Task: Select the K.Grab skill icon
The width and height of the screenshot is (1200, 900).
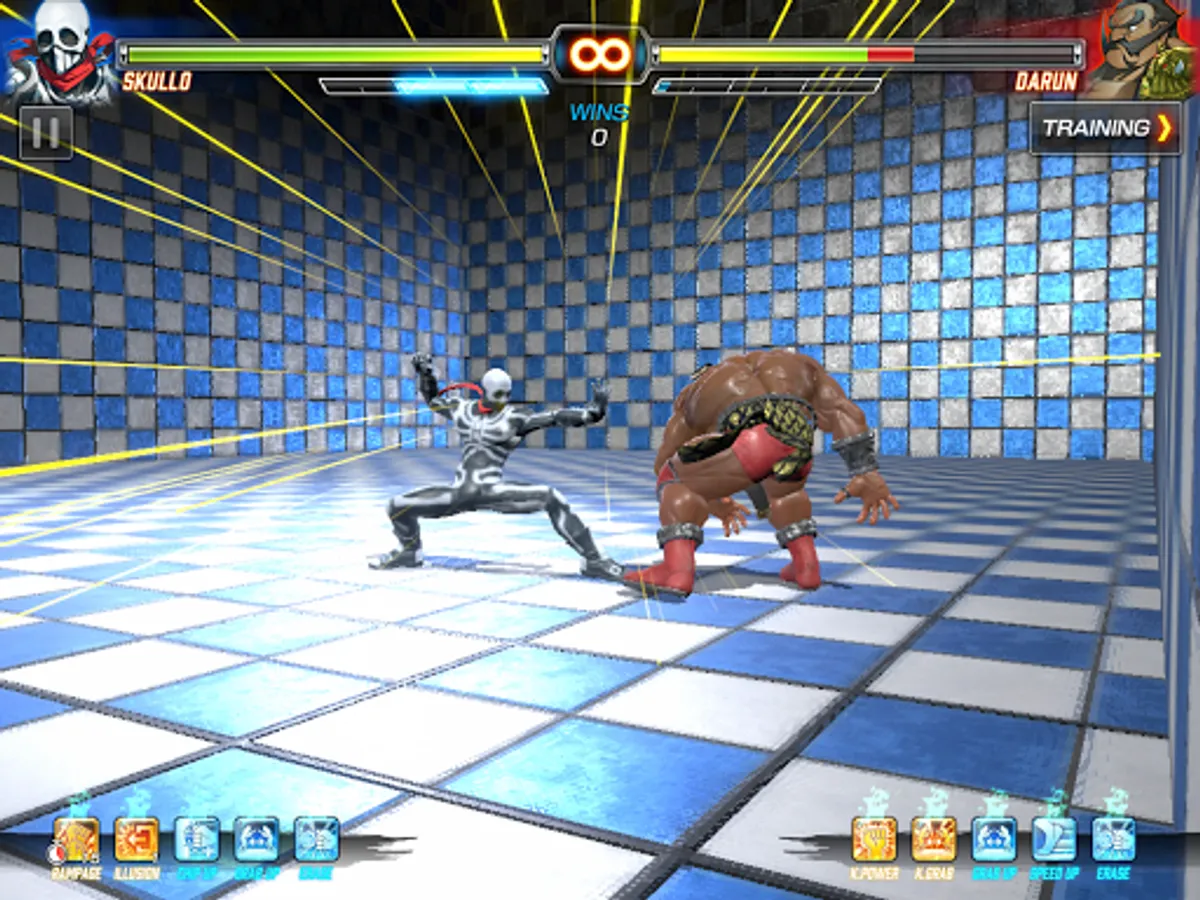Action: coord(934,839)
